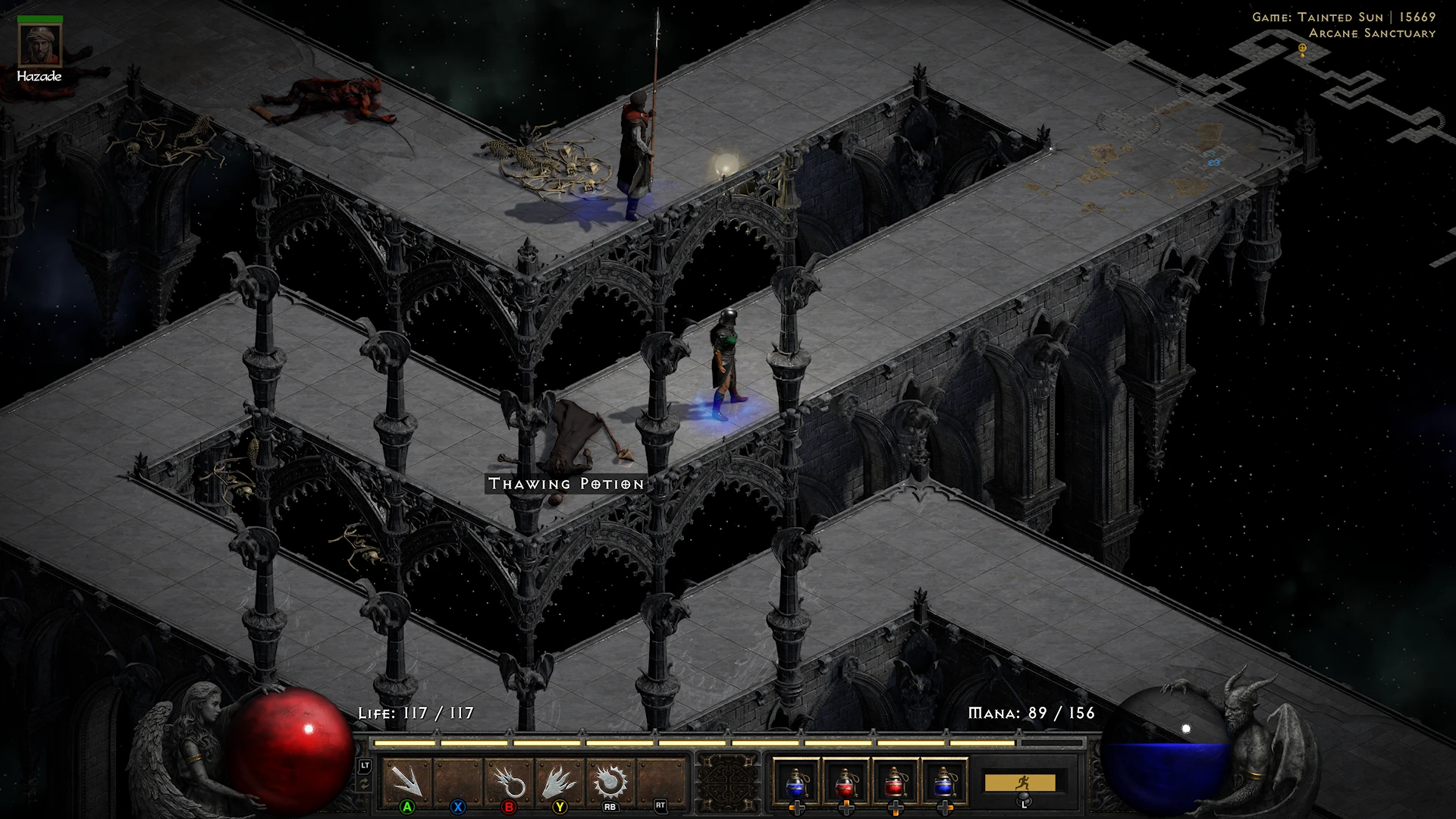Pick up the Thawing Potion label
1456x819 pixels.
click(x=566, y=484)
